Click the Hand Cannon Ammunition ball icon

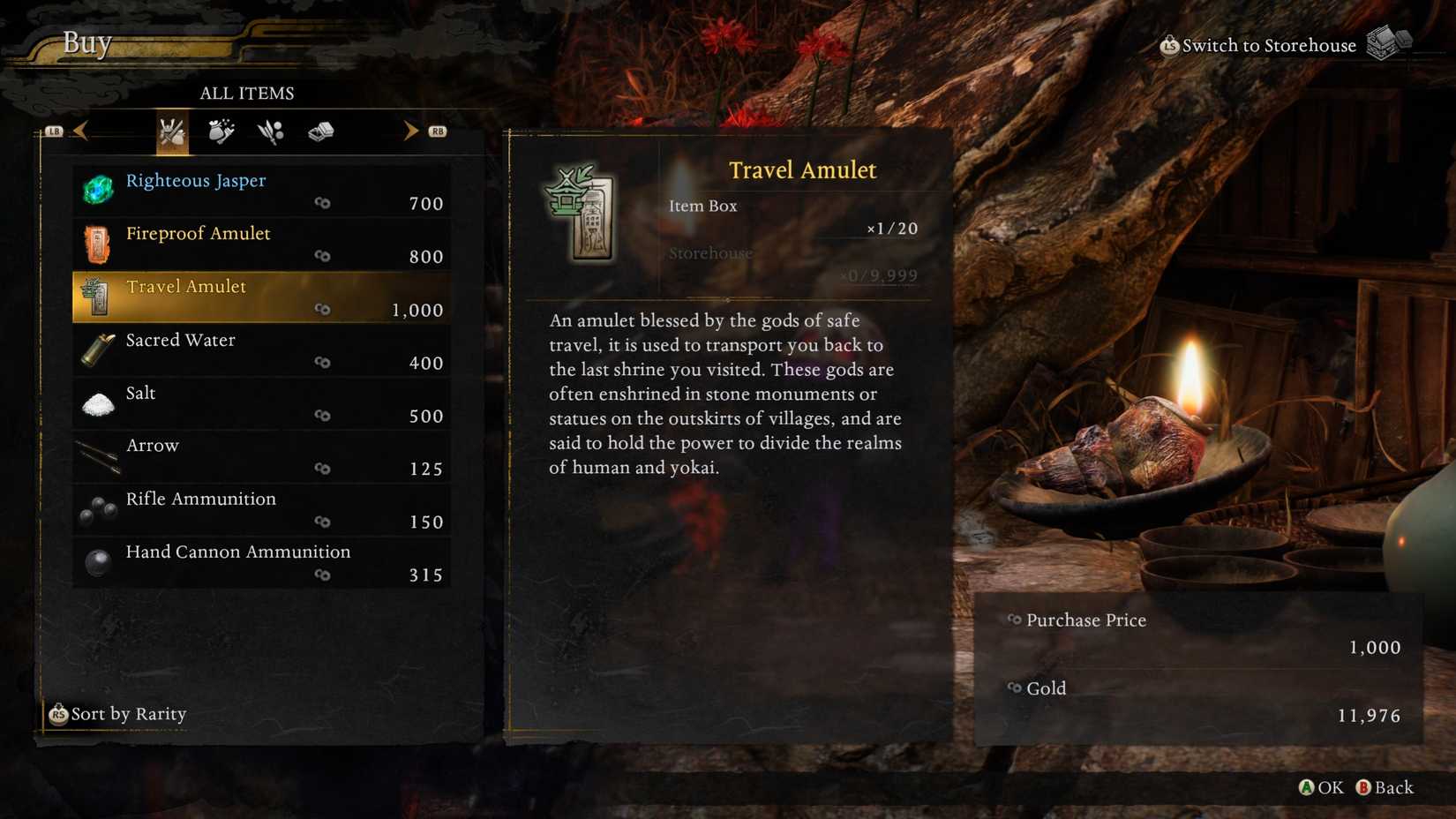pyautogui.click(x=97, y=562)
